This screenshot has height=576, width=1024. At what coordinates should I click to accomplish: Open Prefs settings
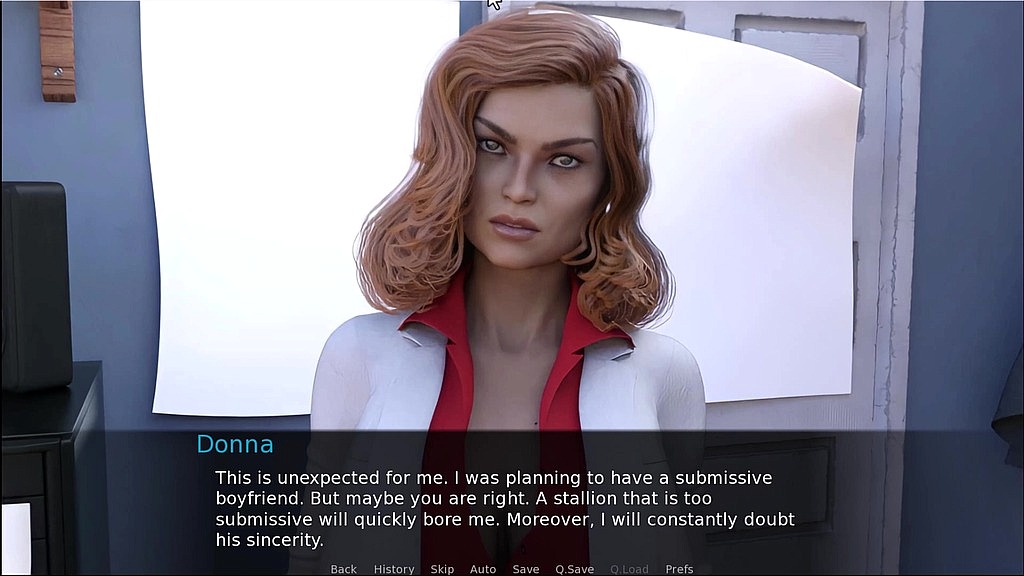click(680, 569)
